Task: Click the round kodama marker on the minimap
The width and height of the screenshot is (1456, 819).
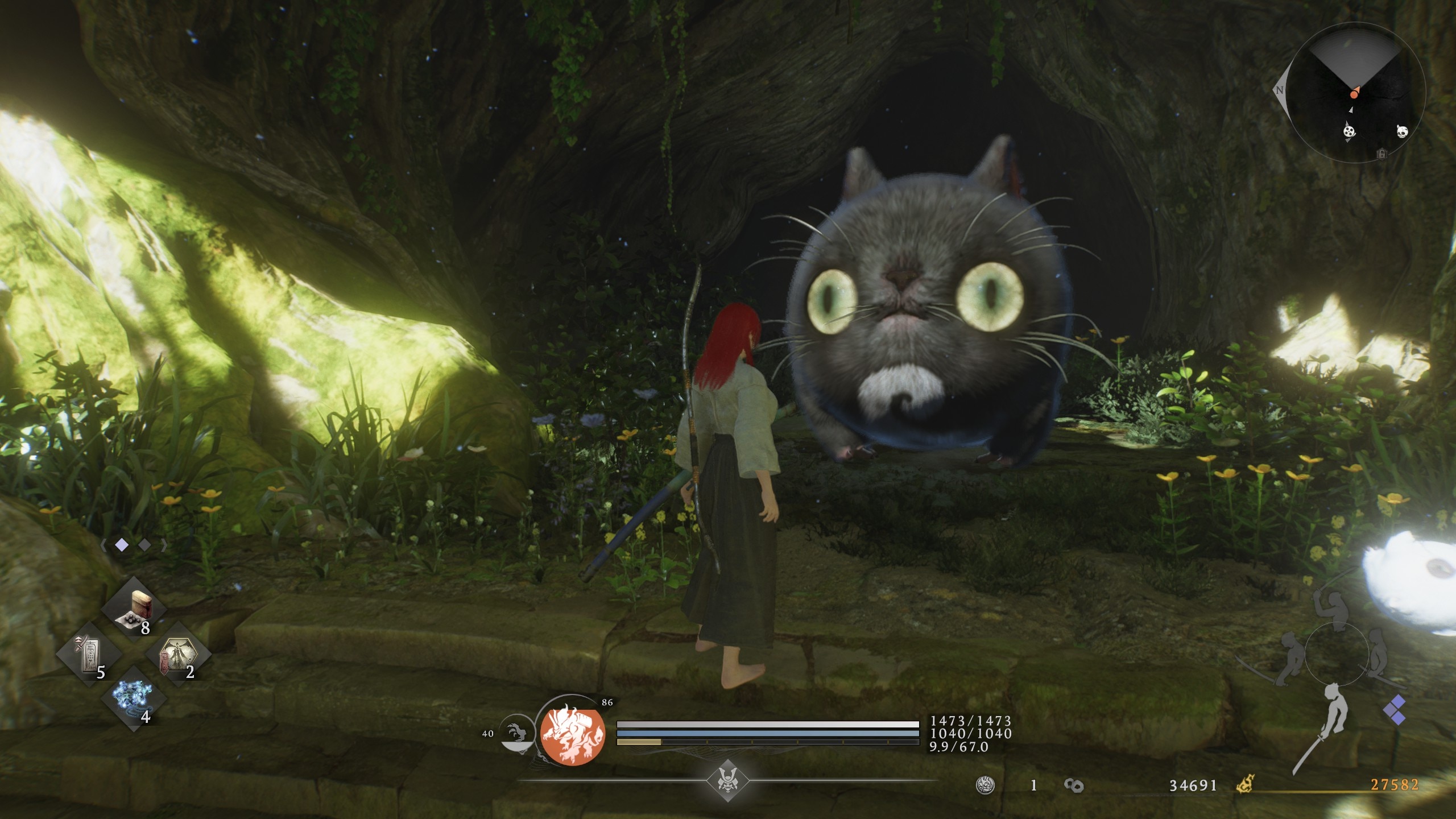Action: tap(1349, 131)
